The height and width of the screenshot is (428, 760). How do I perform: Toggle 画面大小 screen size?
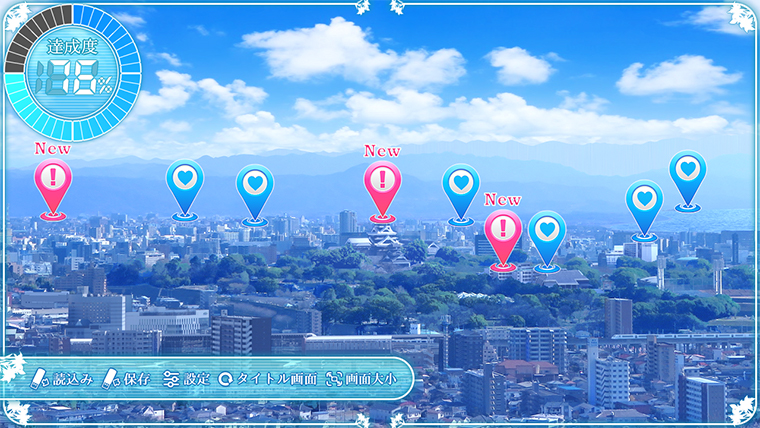click(360, 379)
